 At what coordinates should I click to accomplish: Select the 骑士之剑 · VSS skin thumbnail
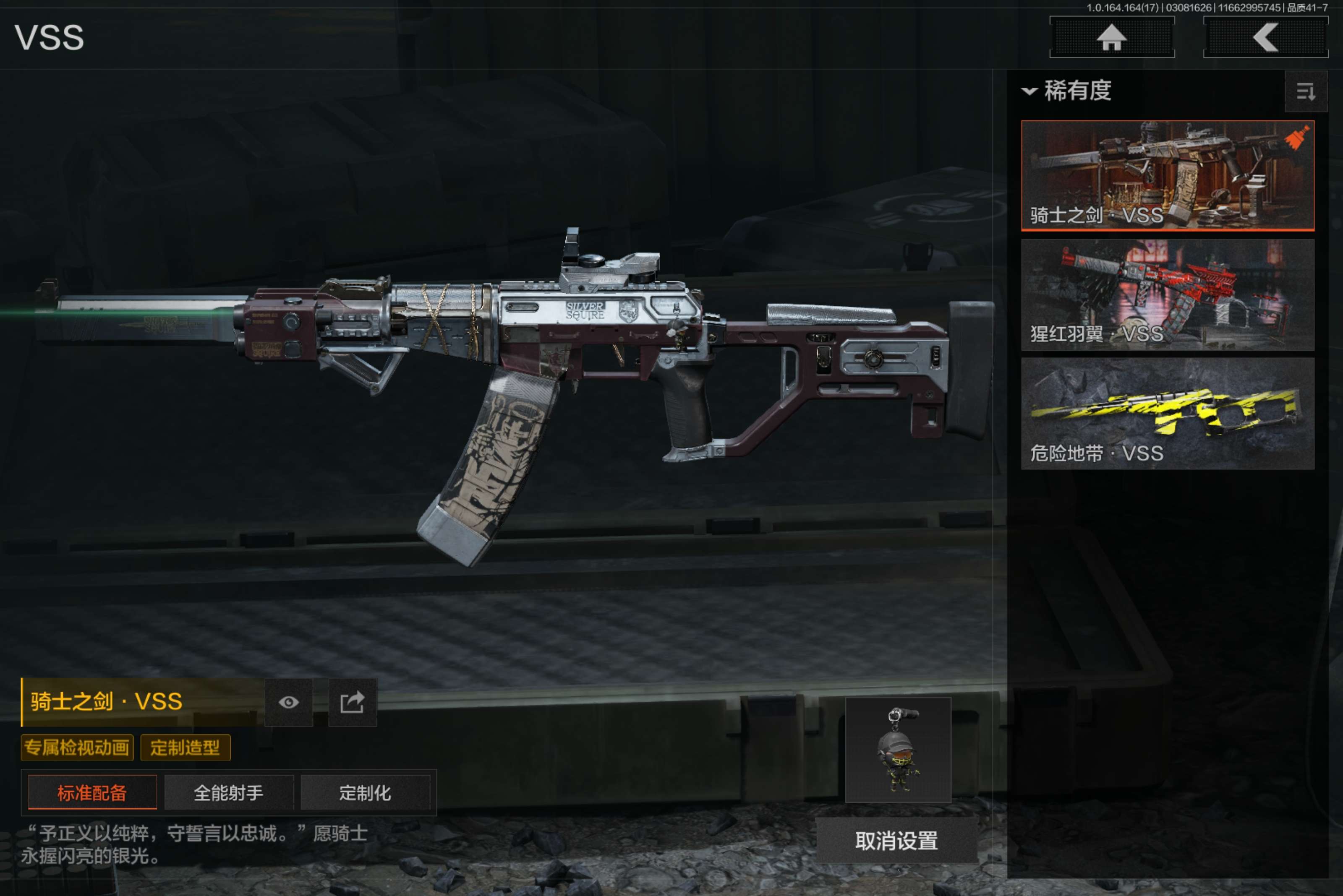1167,175
